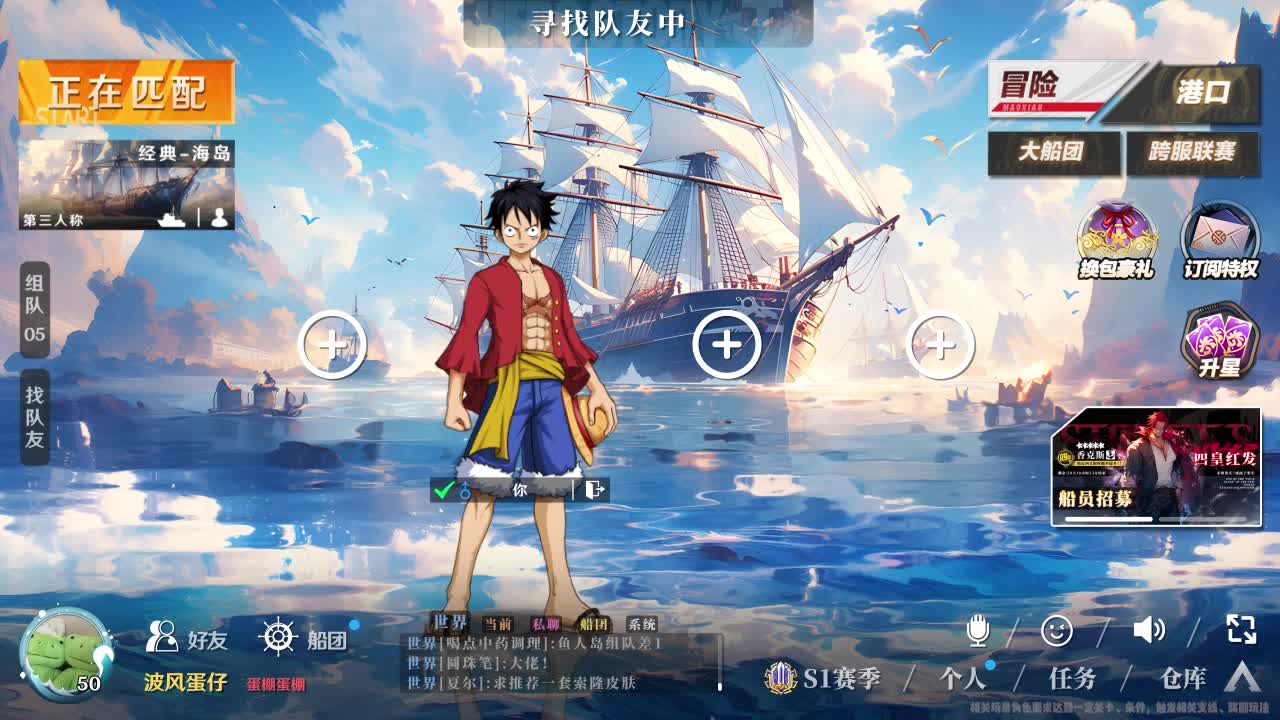This screenshot has height=720, width=1280.
Task: Open the 换包豪礼 gift icon
Action: 1116,240
